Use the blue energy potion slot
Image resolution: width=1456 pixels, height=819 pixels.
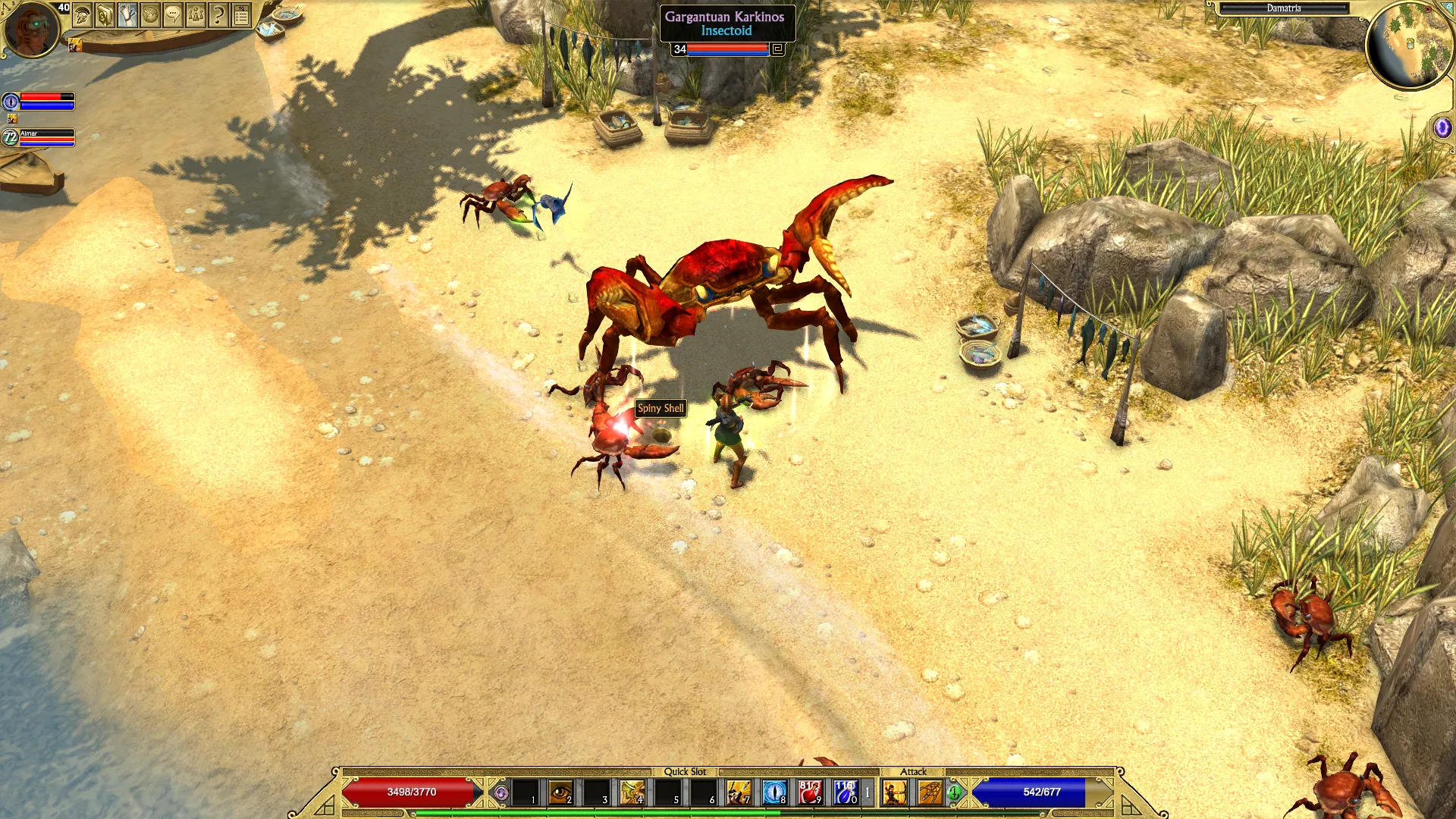coord(845,792)
